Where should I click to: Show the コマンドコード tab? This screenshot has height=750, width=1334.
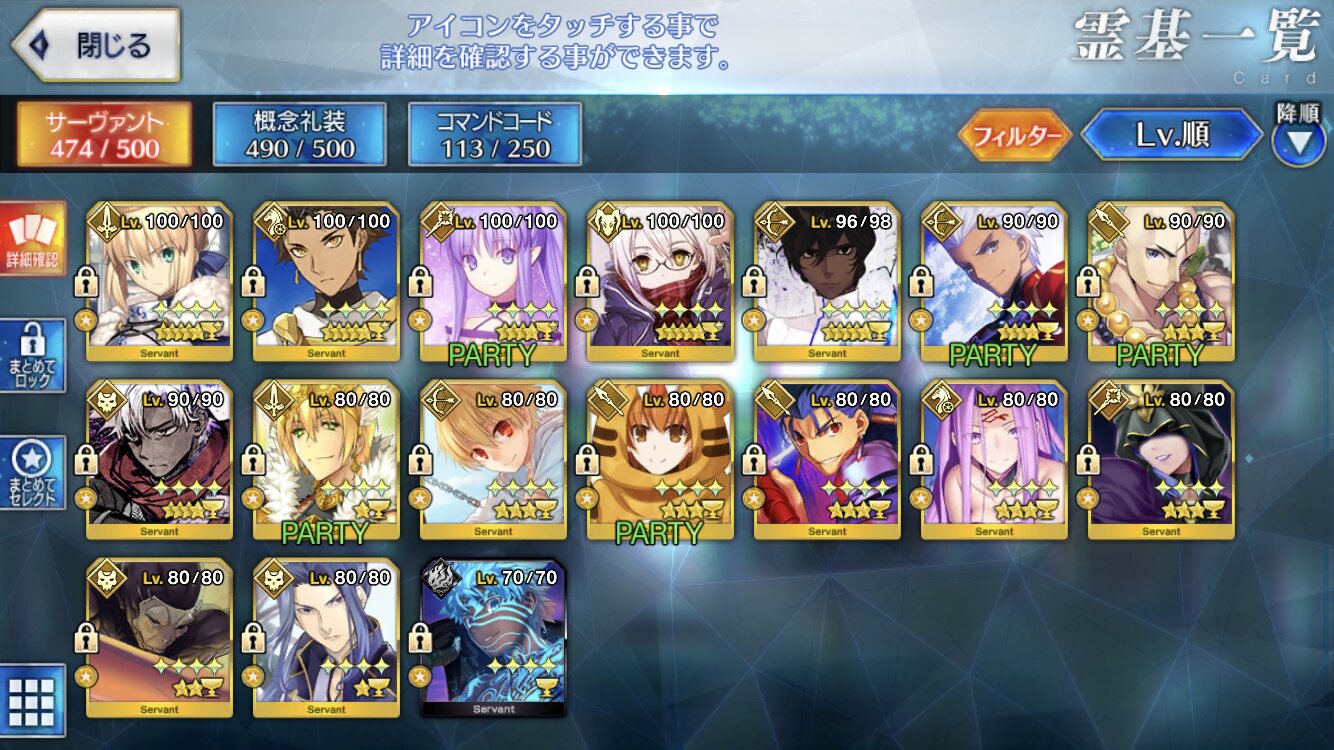pos(495,134)
